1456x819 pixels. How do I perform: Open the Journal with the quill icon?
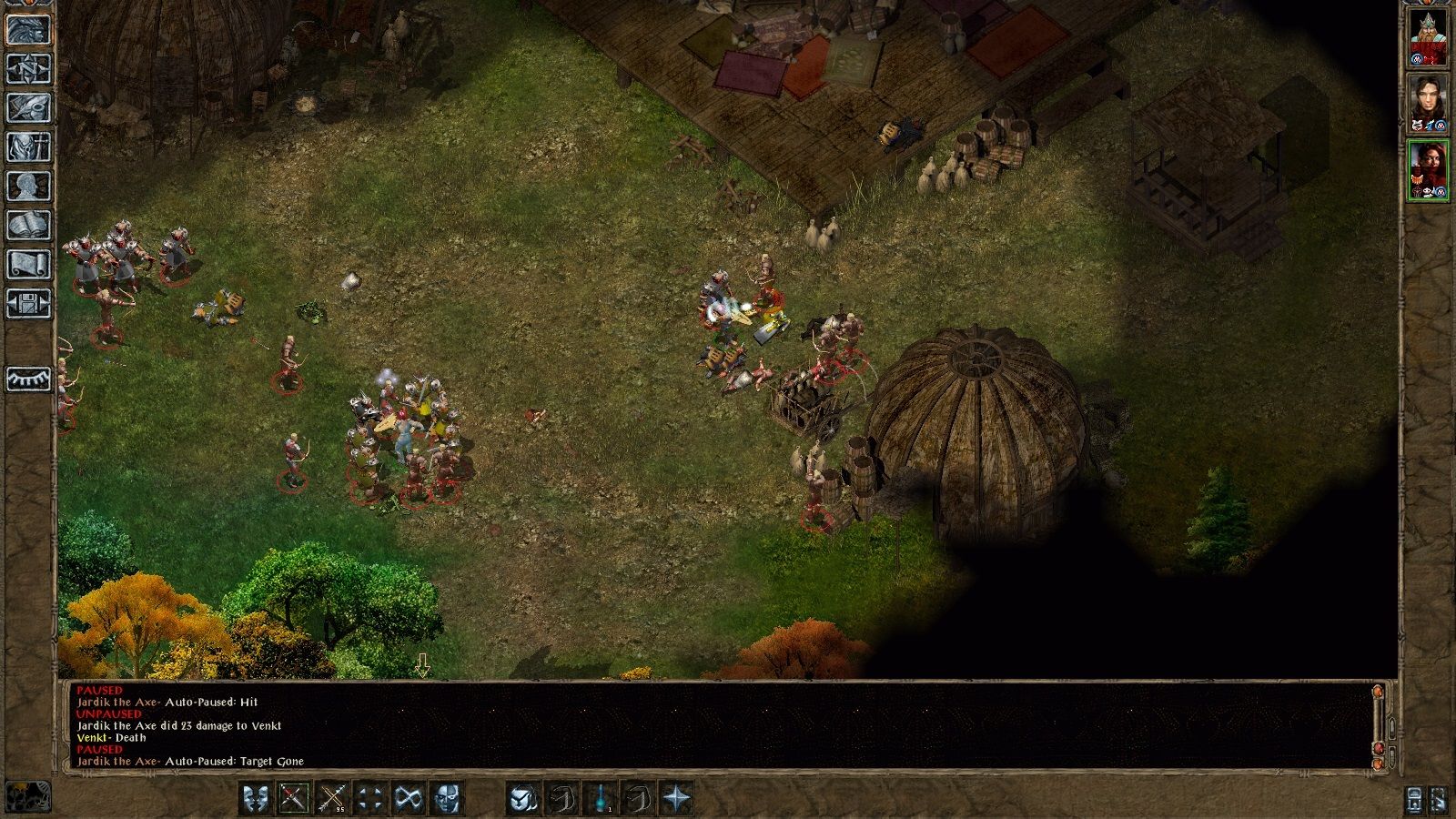tap(27, 106)
